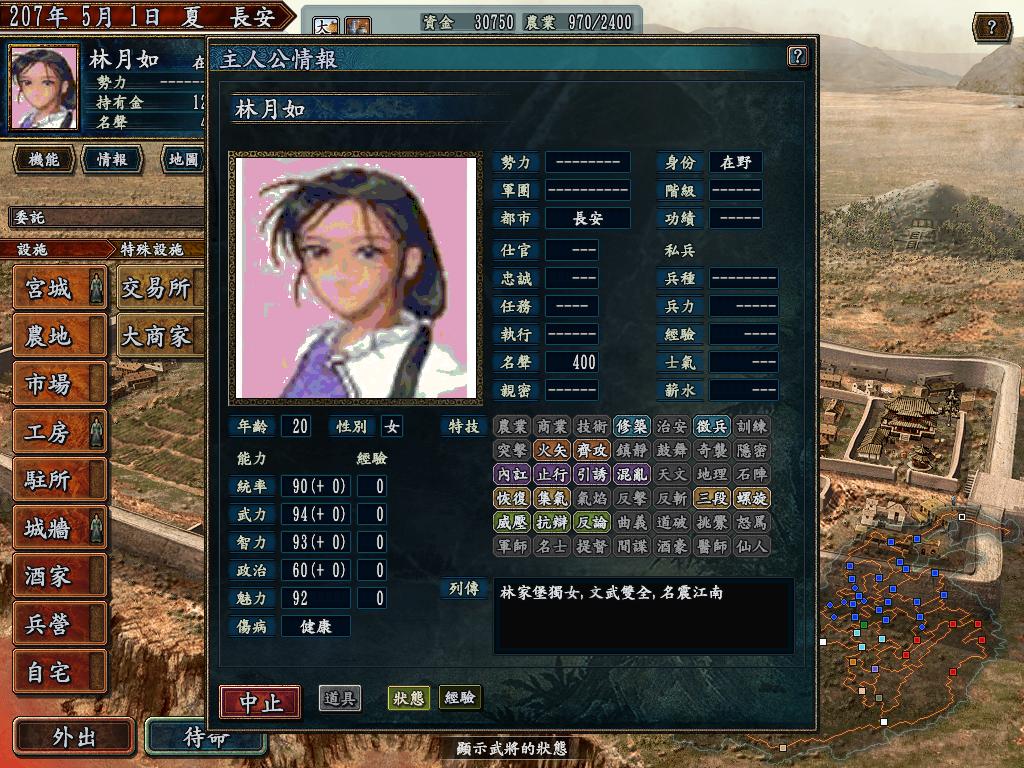Visit the 農地 farmland
1024x768 pixels.
coord(59,336)
